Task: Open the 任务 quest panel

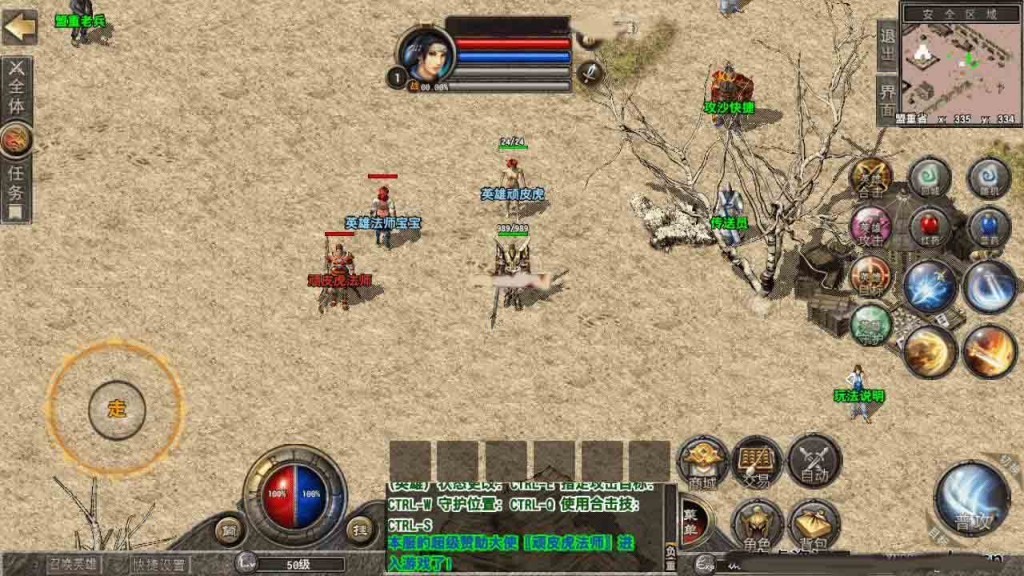Action: (x=16, y=189)
